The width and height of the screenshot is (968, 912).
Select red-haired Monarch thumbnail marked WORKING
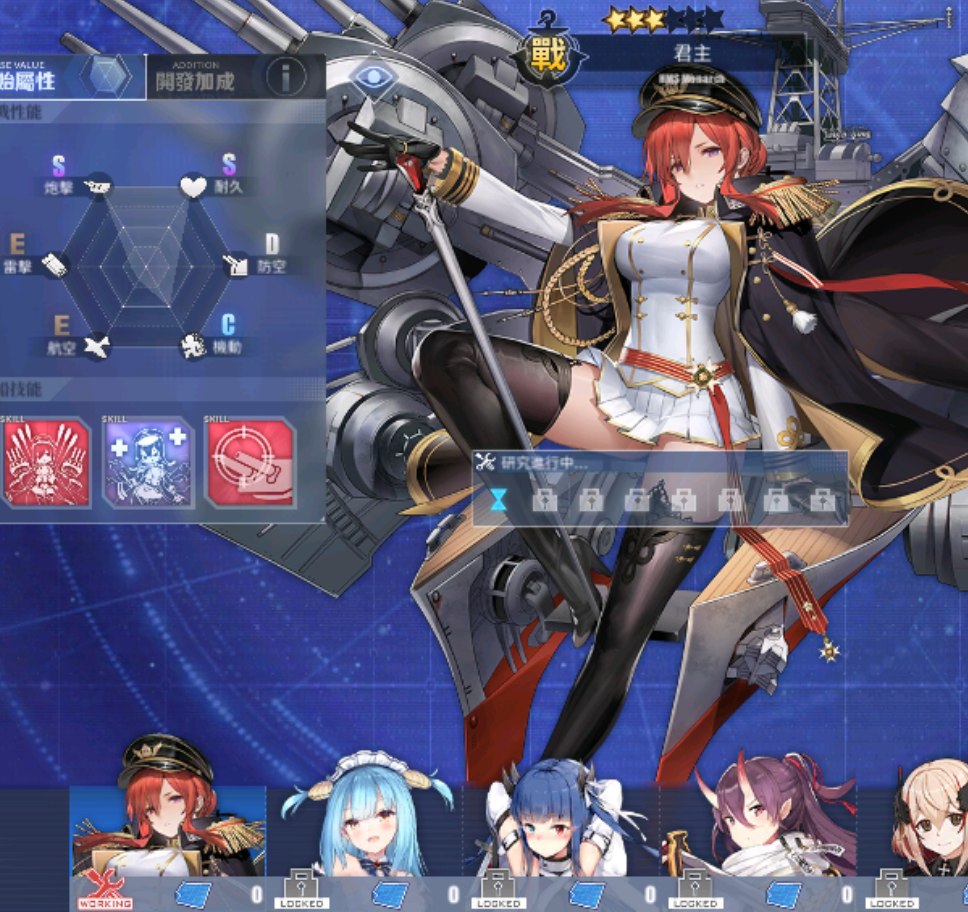pyautogui.click(x=168, y=830)
